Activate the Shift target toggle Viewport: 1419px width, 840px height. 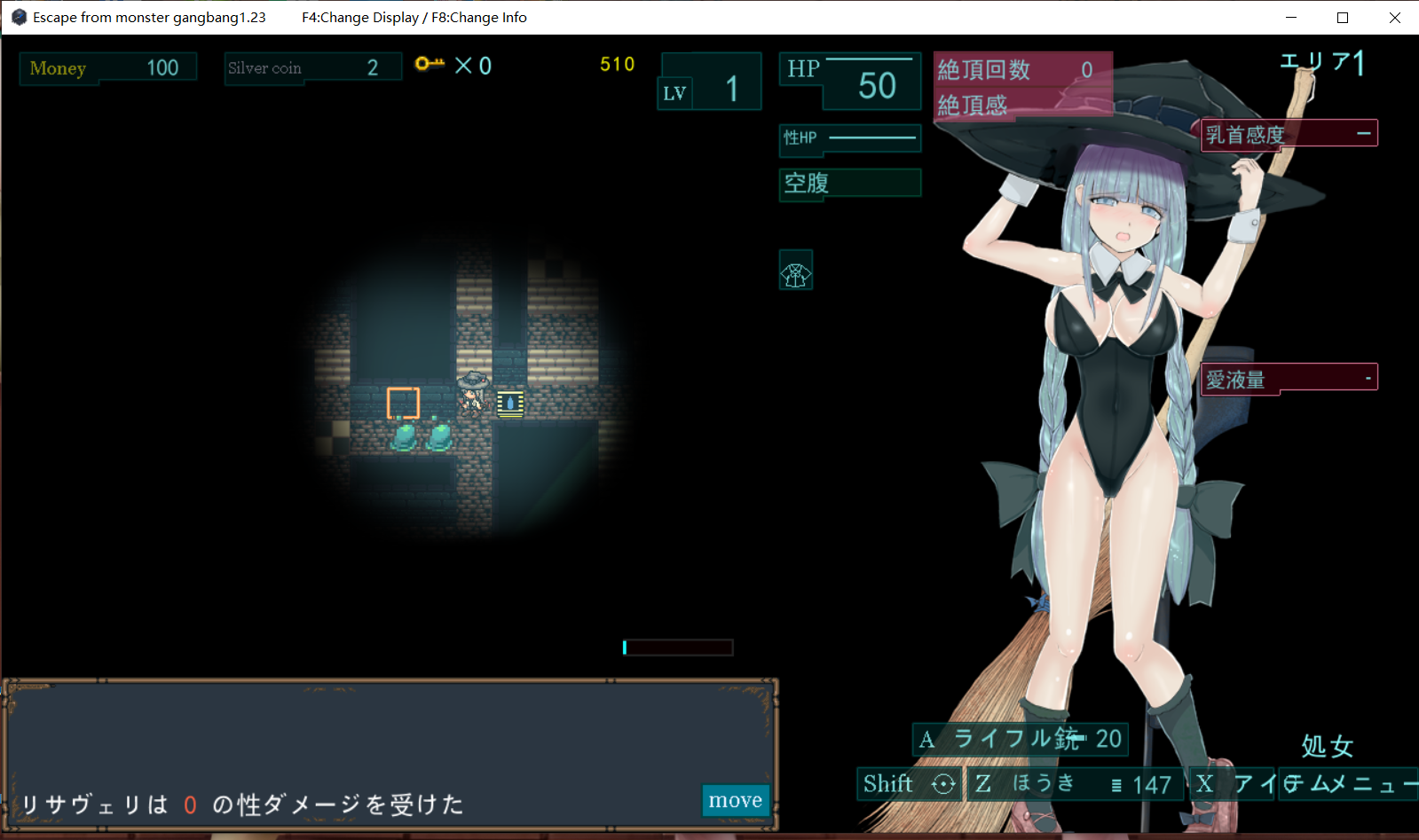click(x=909, y=784)
